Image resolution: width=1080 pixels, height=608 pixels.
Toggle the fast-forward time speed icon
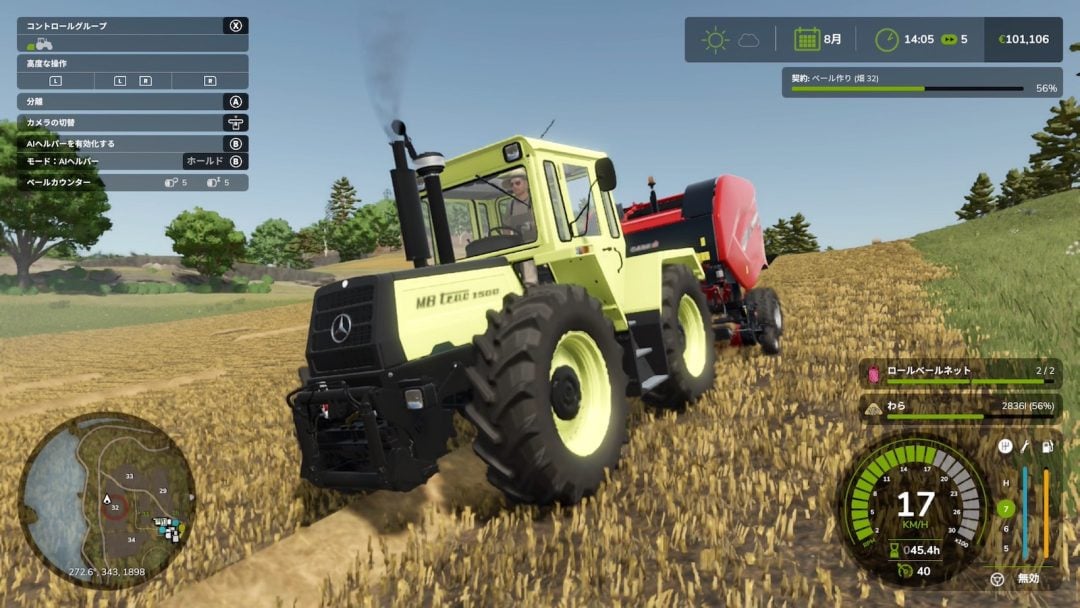(948, 40)
